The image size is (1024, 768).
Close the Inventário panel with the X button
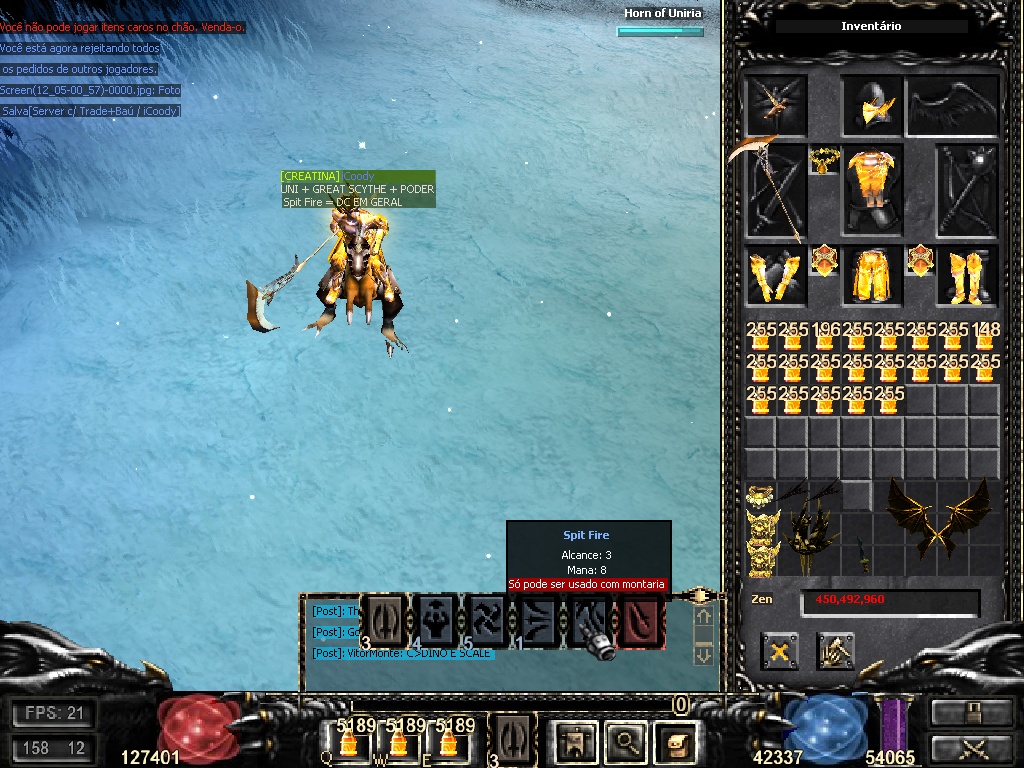(779, 651)
